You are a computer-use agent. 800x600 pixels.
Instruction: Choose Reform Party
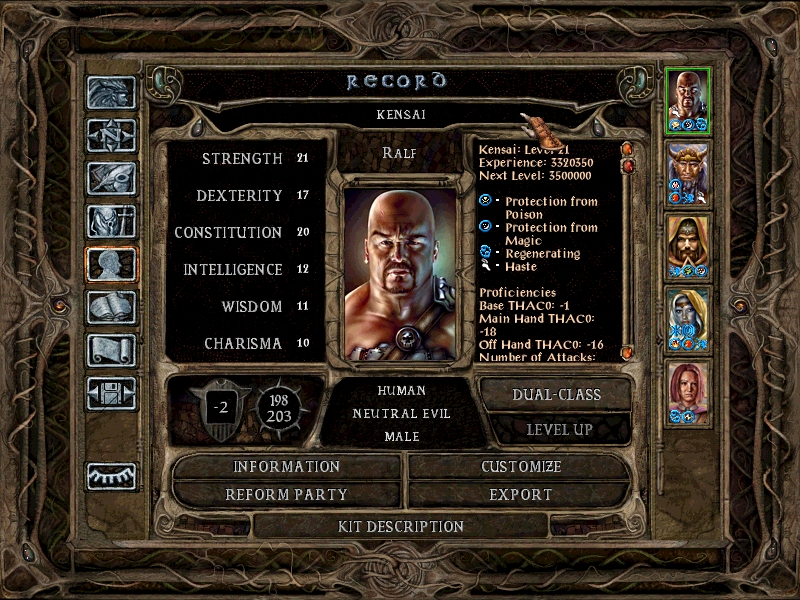coord(287,494)
